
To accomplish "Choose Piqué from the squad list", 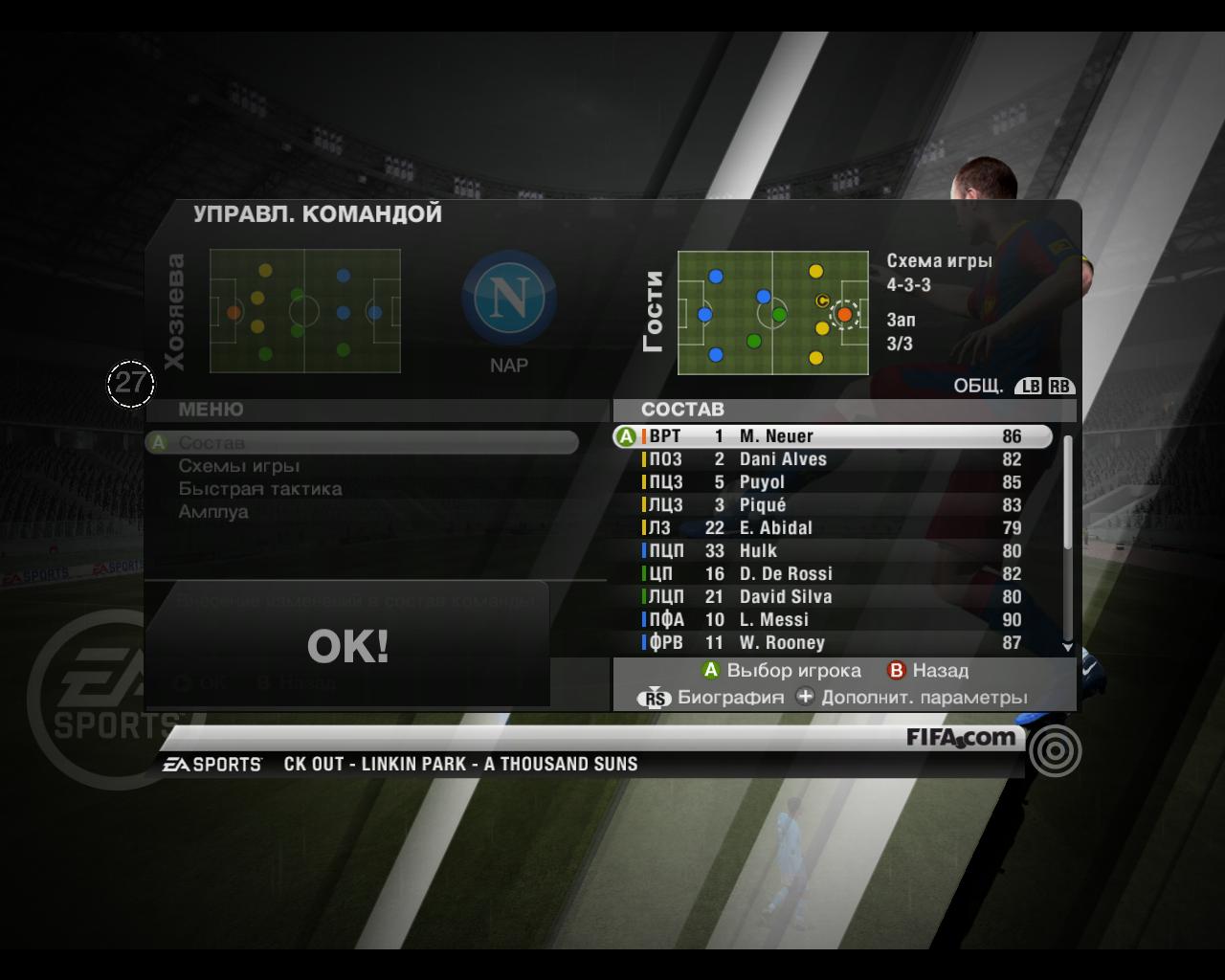I will (833, 505).
